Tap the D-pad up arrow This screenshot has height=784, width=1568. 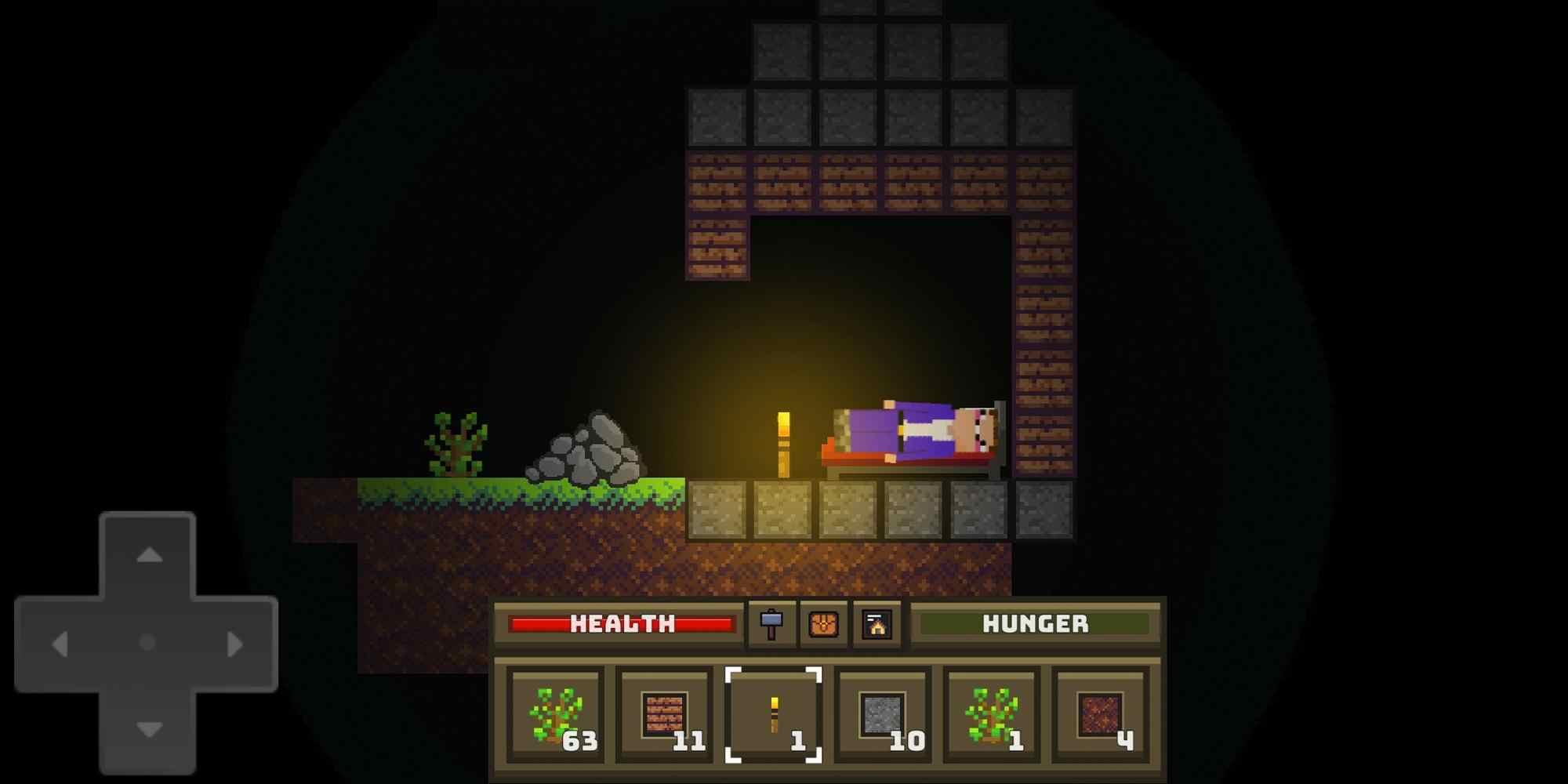pos(149,556)
